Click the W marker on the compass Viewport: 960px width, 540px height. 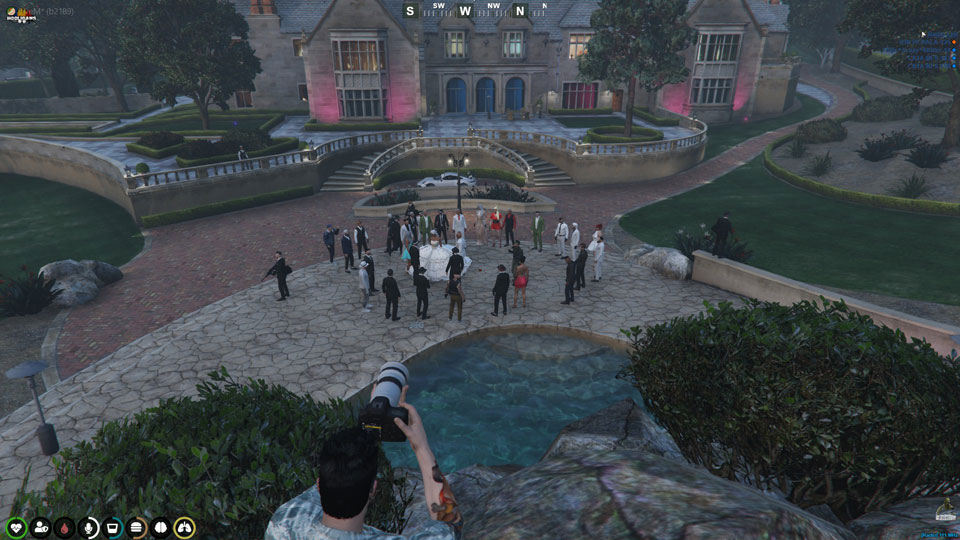(465, 11)
